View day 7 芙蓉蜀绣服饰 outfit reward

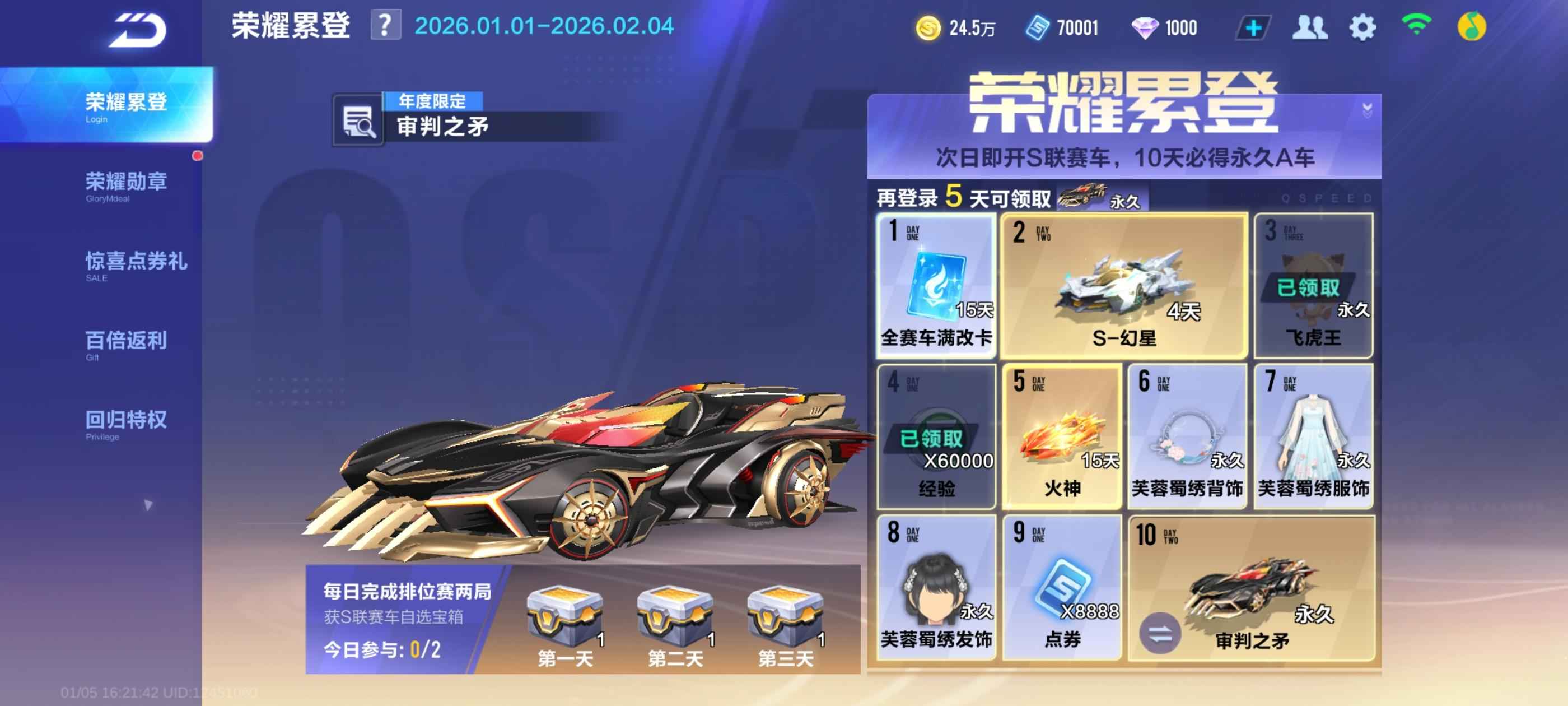[x=1313, y=436]
